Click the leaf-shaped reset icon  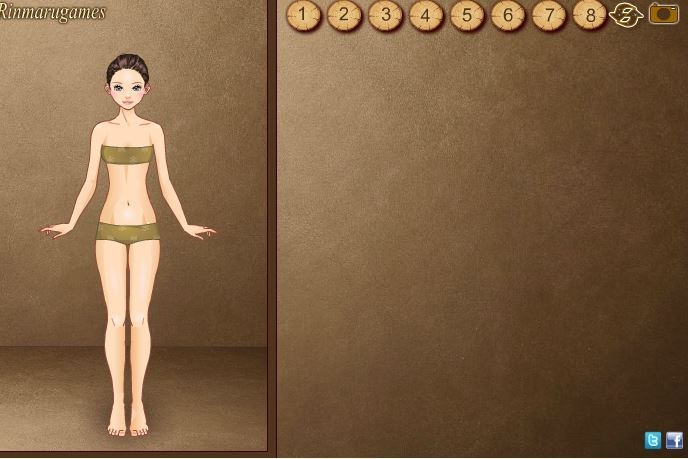[x=625, y=15]
